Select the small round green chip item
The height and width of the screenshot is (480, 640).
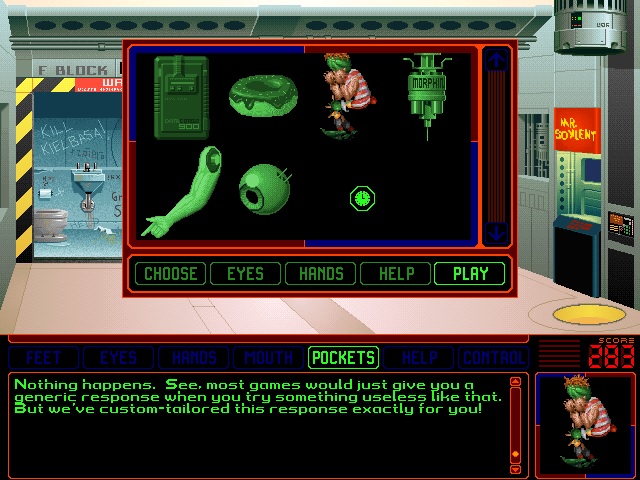click(x=362, y=198)
